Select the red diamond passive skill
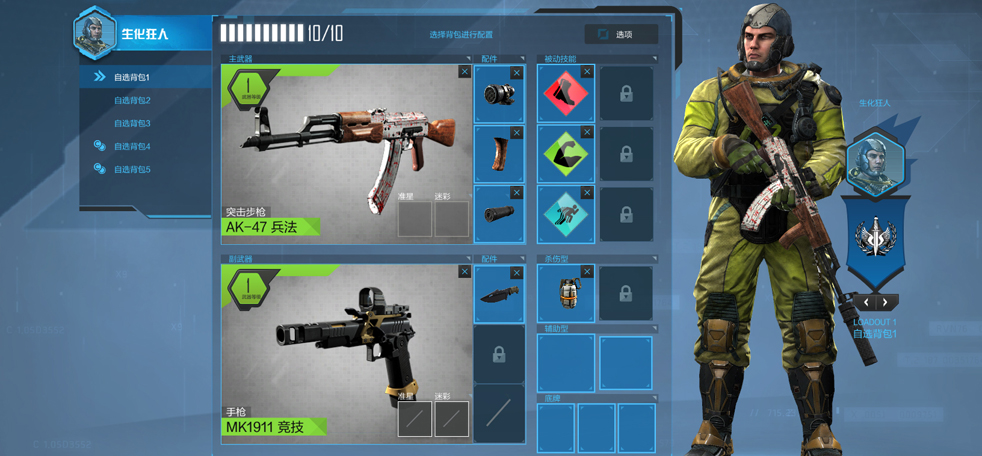Viewport: 982px width, 456px height. click(566, 95)
